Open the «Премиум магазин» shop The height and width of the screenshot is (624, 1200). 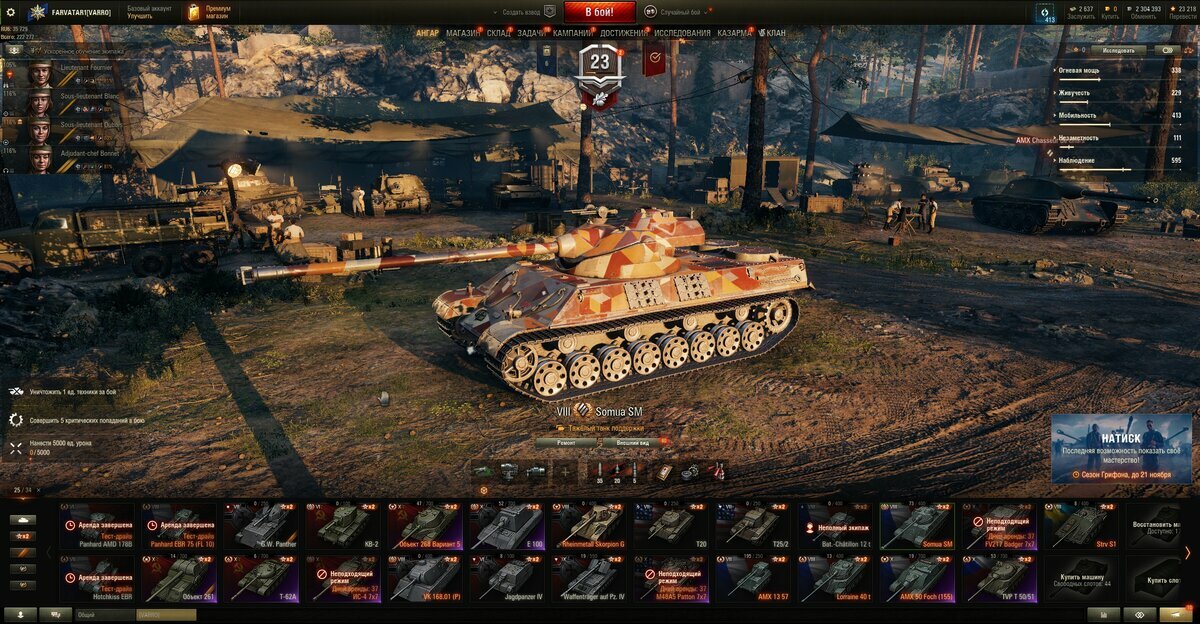click(210, 11)
